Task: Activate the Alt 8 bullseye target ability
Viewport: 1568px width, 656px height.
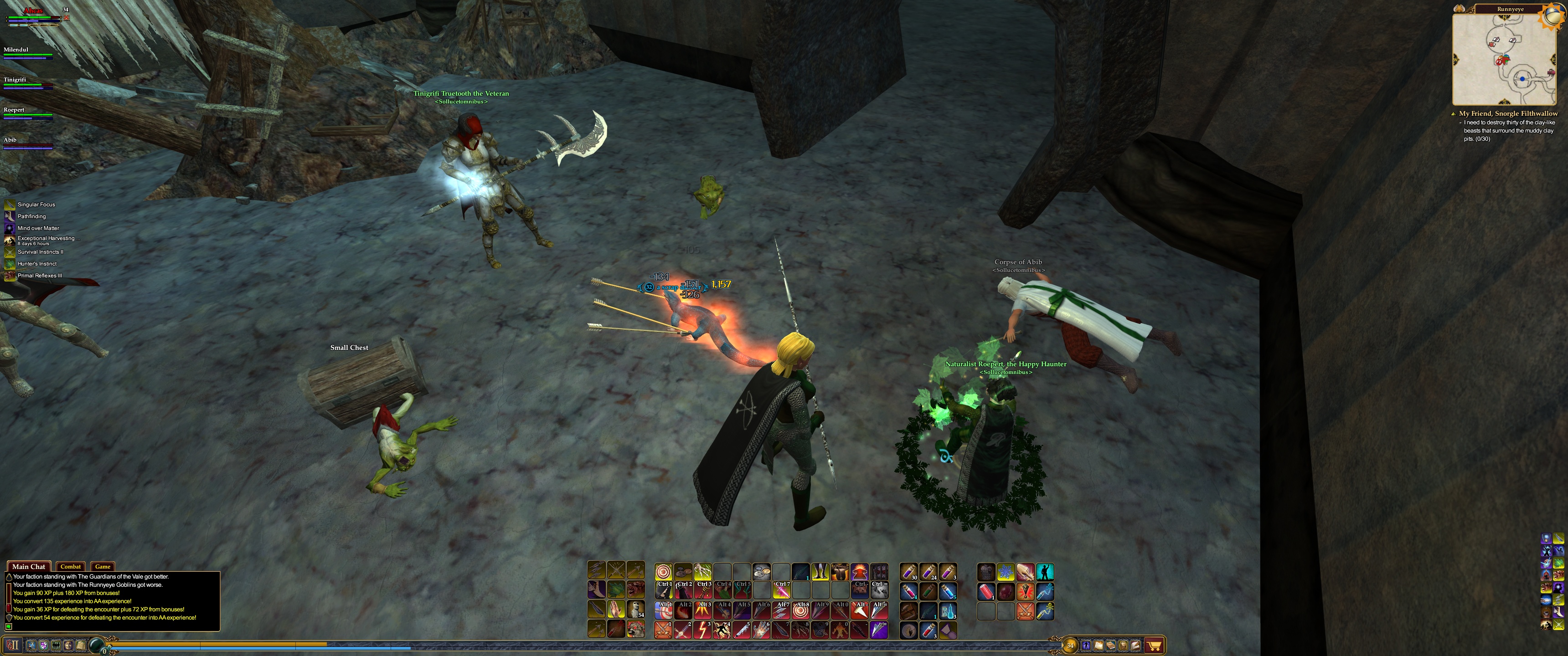Action: point(801,610)
